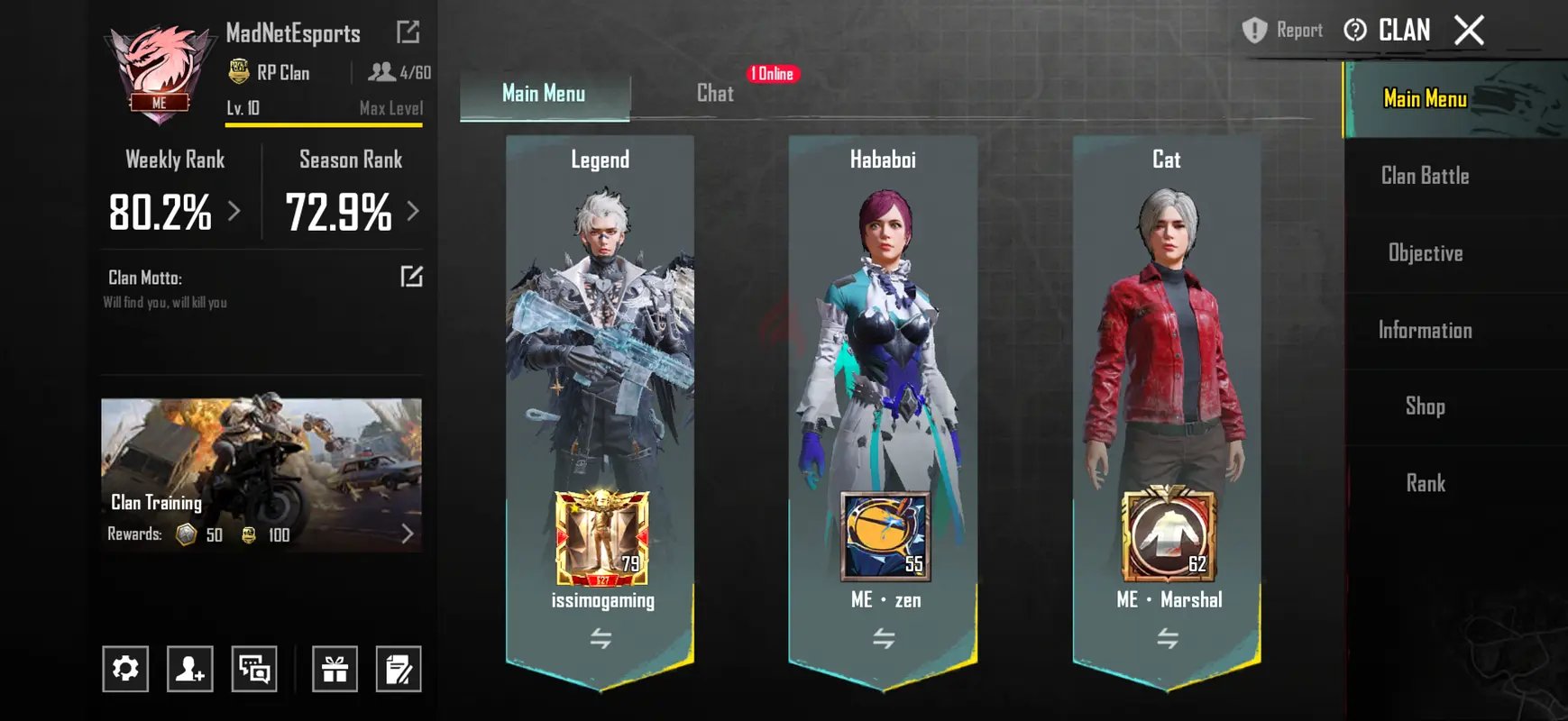Click the add member icon
Image resolution: width=1568 pixels, height=721 pixels.
[189, 669]
